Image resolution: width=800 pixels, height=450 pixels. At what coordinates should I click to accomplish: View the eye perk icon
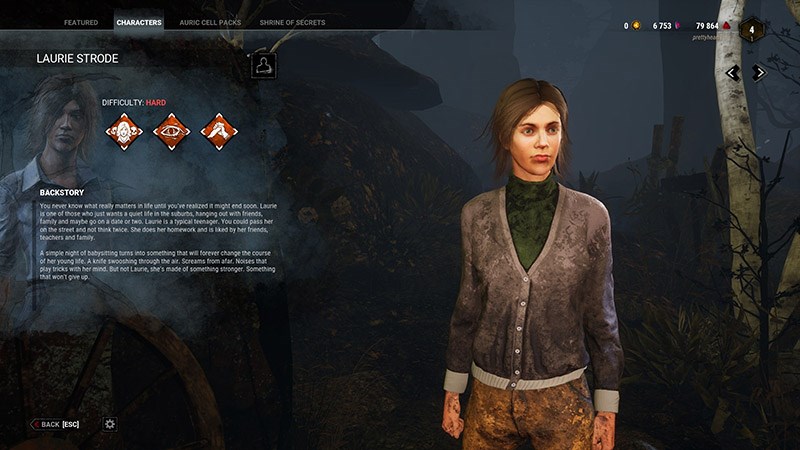(x=171, y=131)
